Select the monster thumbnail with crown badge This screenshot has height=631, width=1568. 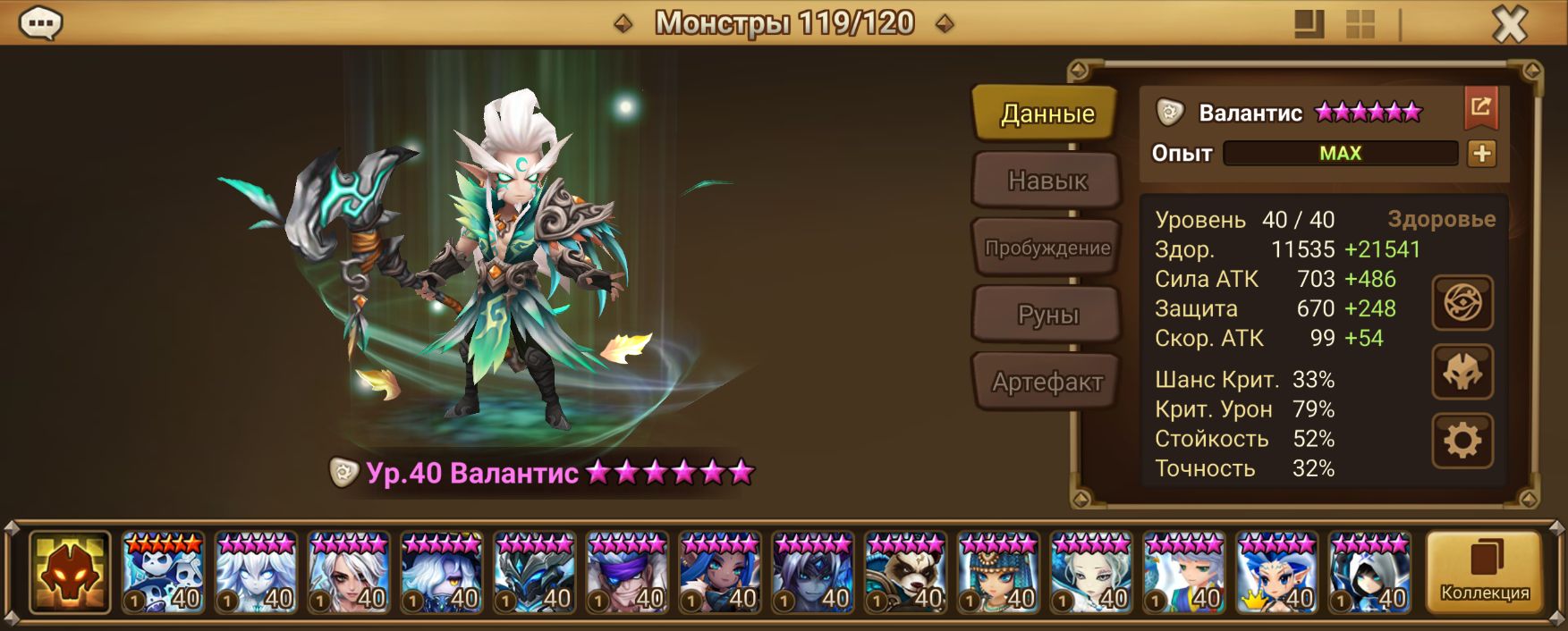click(1276, 573)
